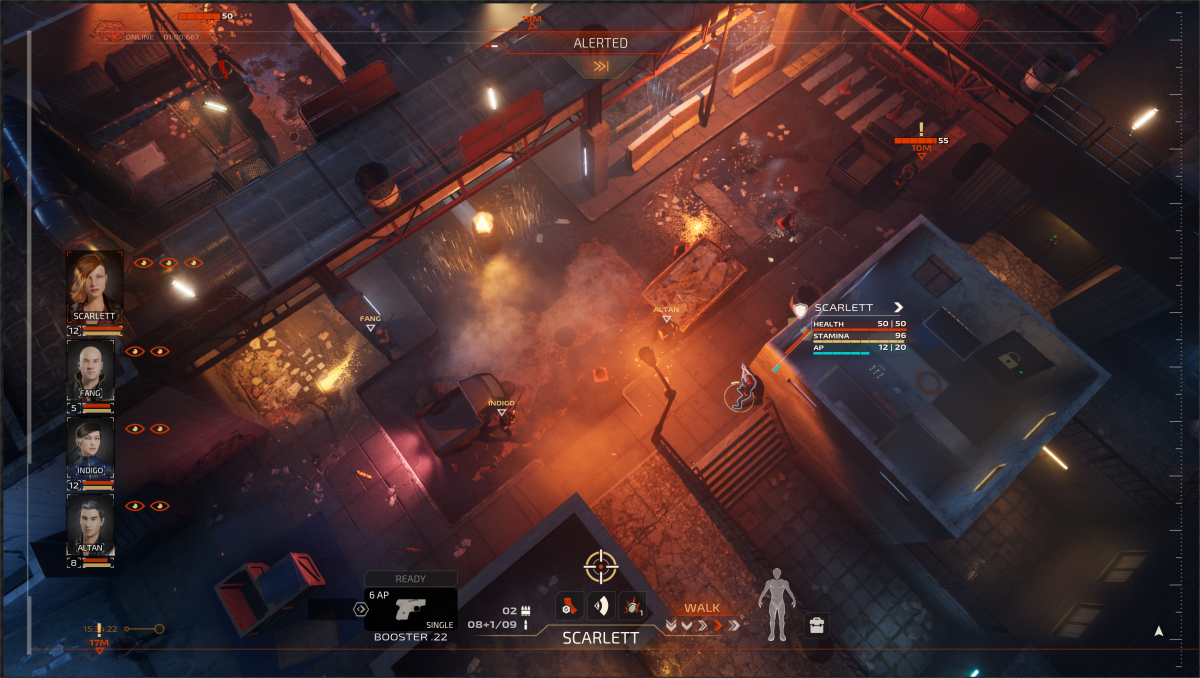Select the Booster .22 pistol weapon slot
Image resolution: width=1200 pixels, height=678 pixels.
(410, 609)
